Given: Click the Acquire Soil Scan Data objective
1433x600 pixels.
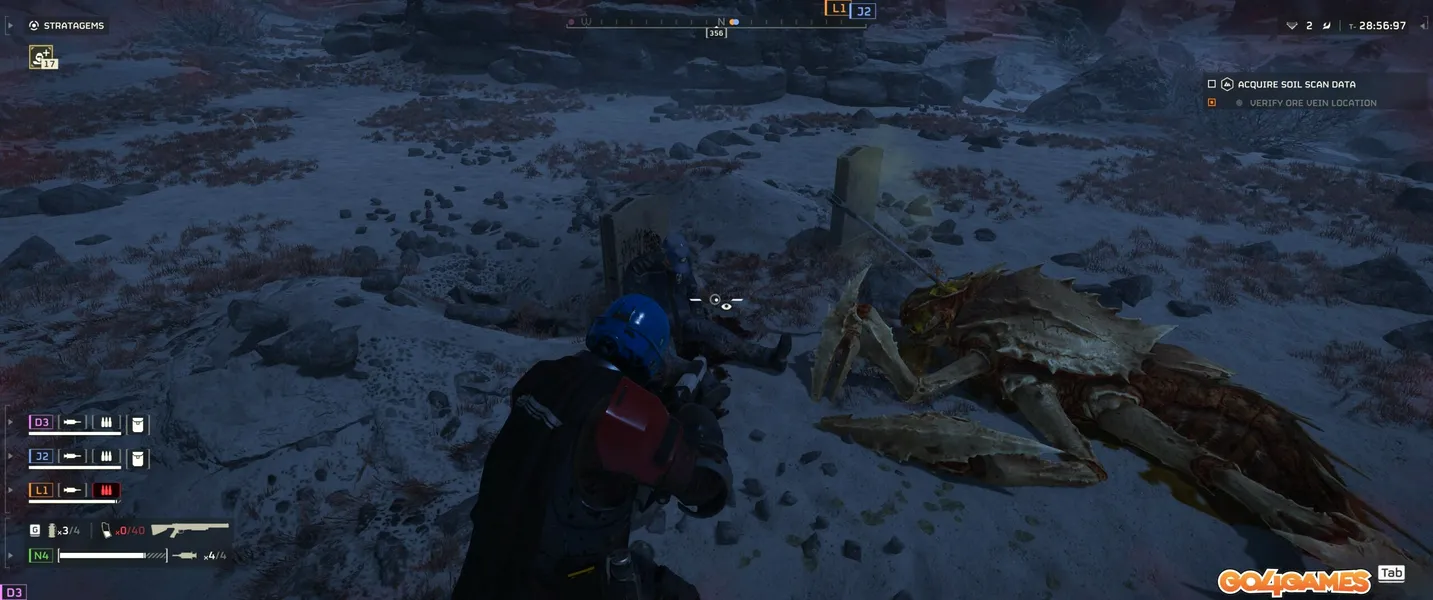Looking at the screenshot, I should tap(1296, 85).
